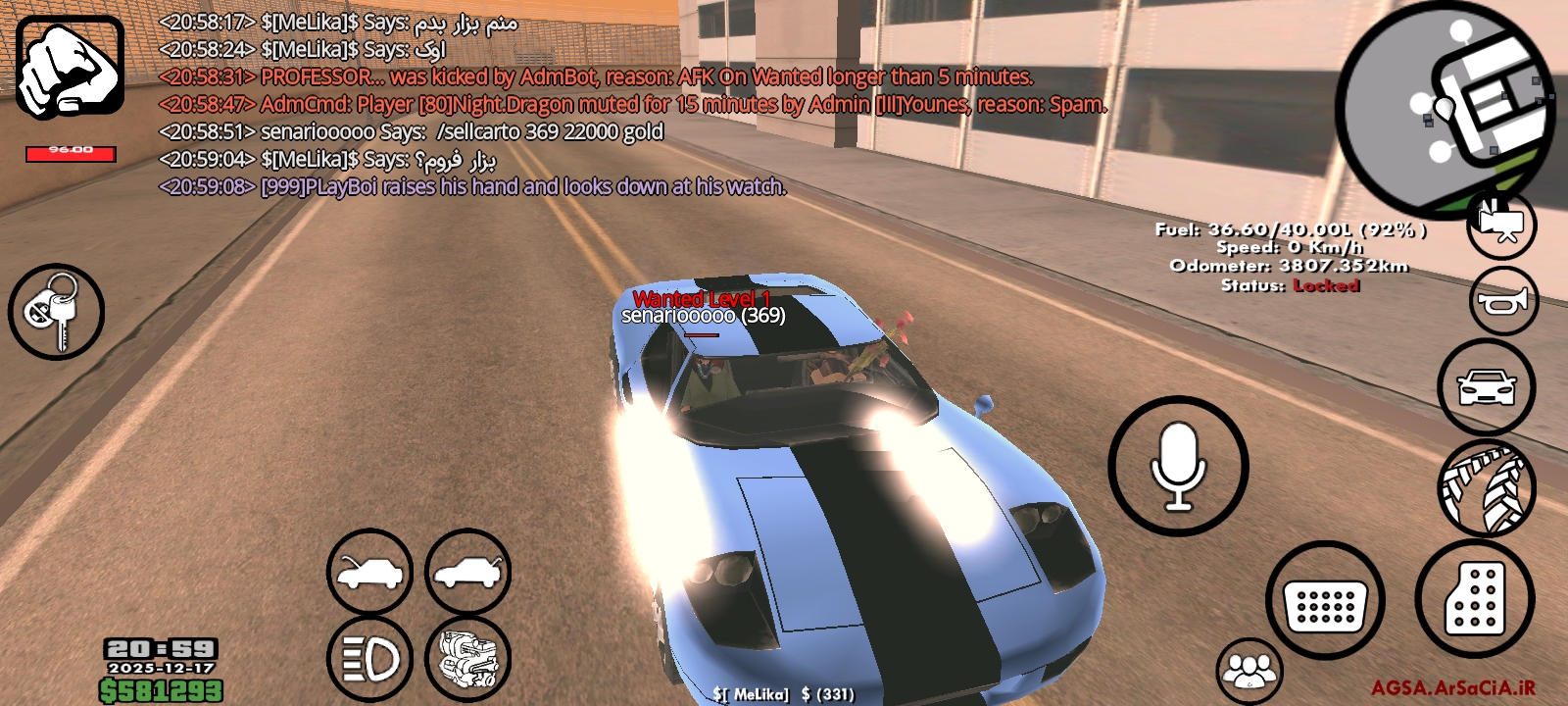1568x706 pixels.
Task: Apply the handbrake tire button
Action: tap(1486, 487)
